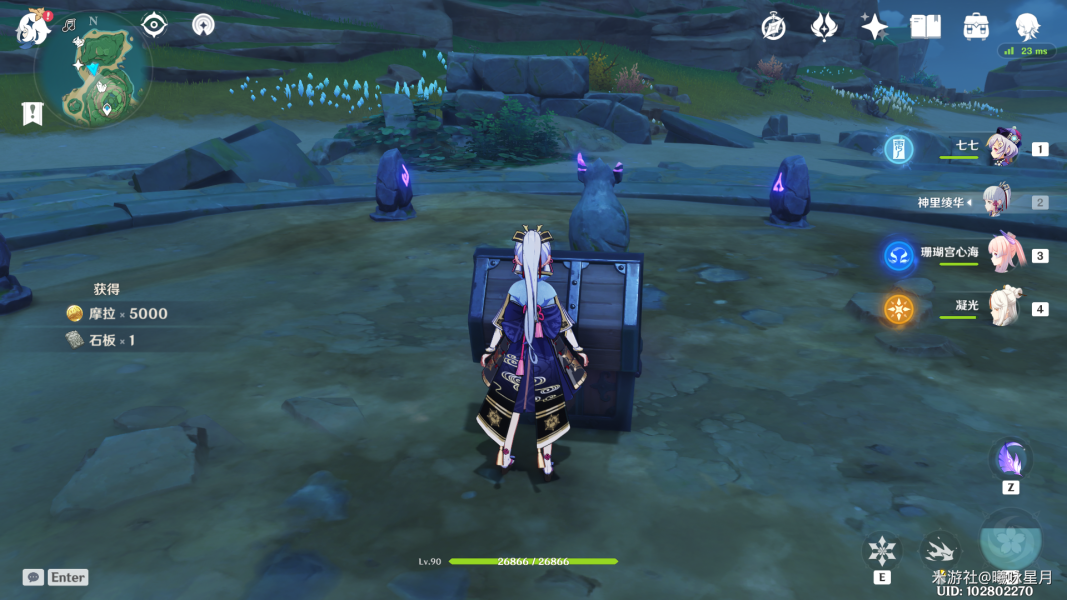The width and height of the screenshot is (1067, 600).
Task: Open the Wish star icon
Action: click(x=875, y=27)
